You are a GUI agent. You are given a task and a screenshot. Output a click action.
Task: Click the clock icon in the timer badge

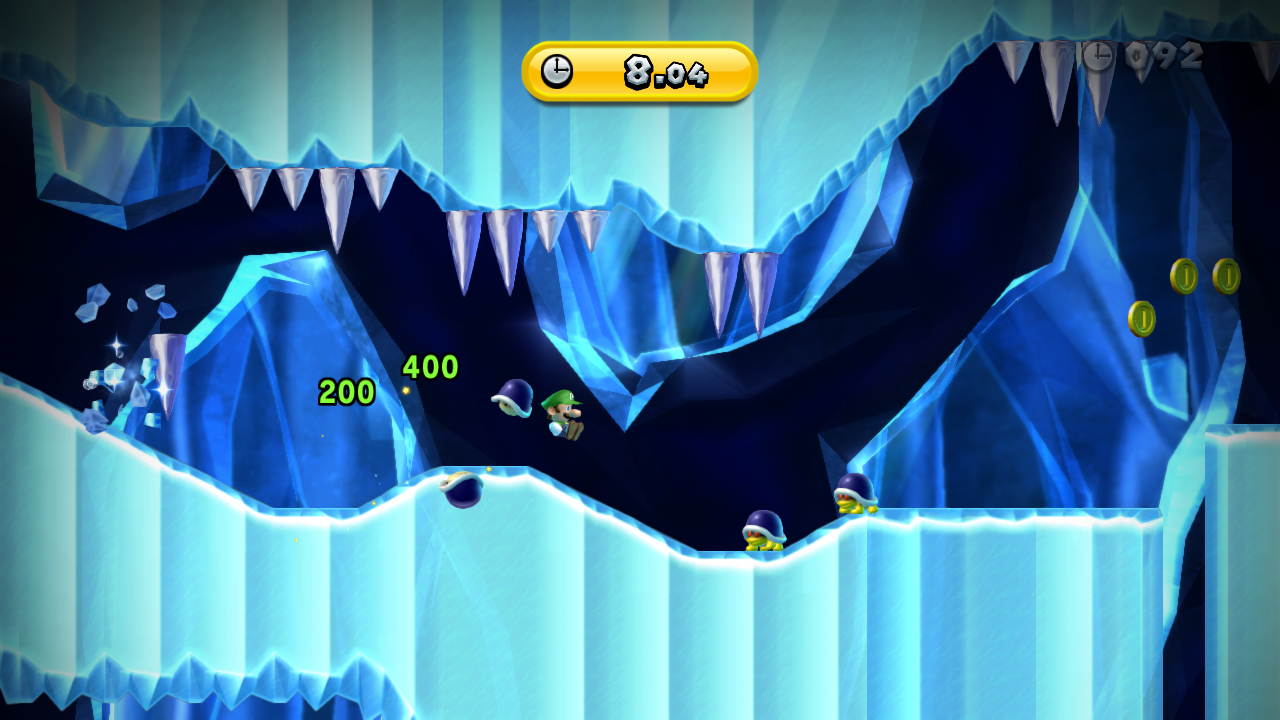(557, 71)
